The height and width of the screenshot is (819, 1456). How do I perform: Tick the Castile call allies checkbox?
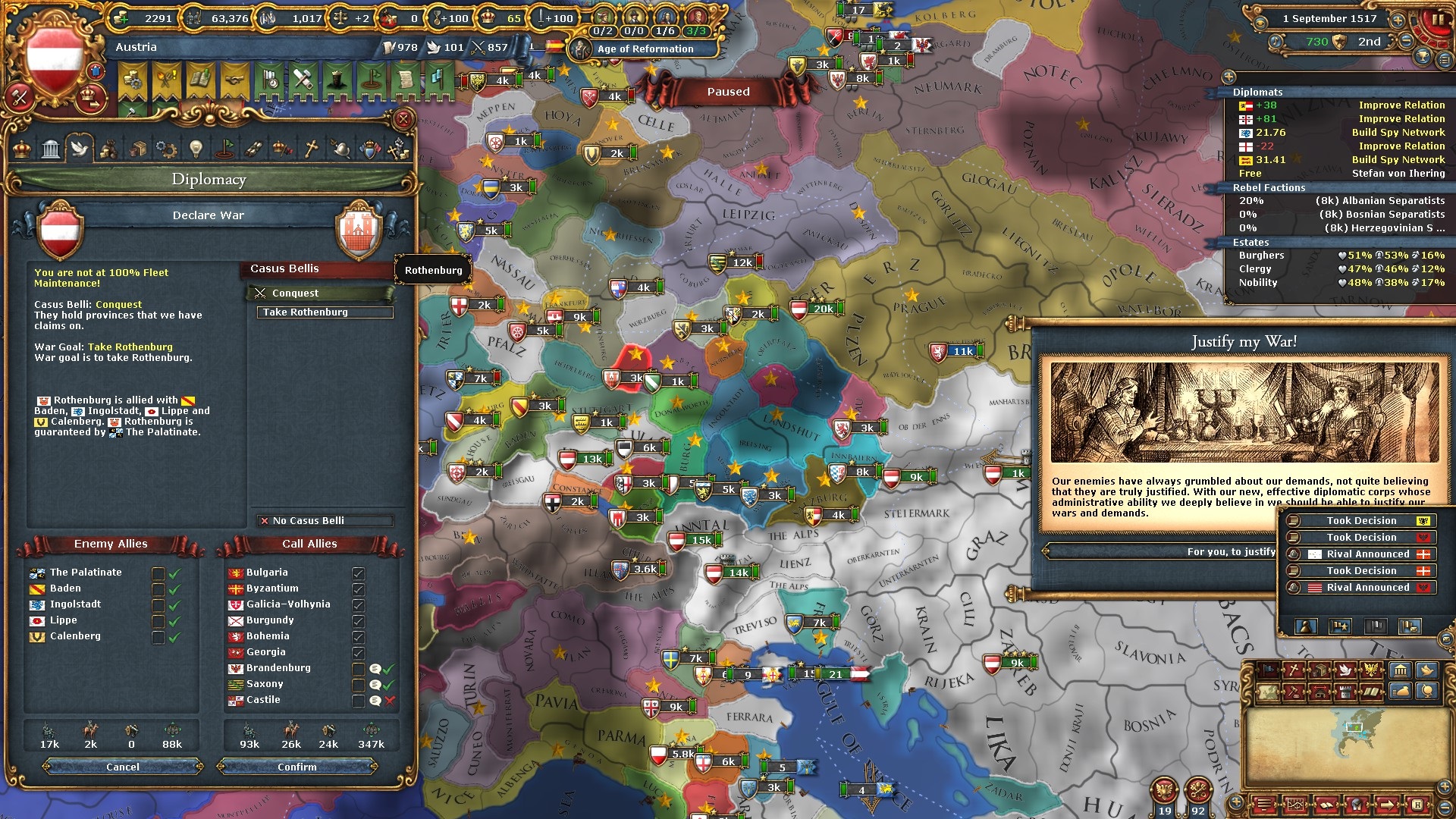[x=359, y=701]
